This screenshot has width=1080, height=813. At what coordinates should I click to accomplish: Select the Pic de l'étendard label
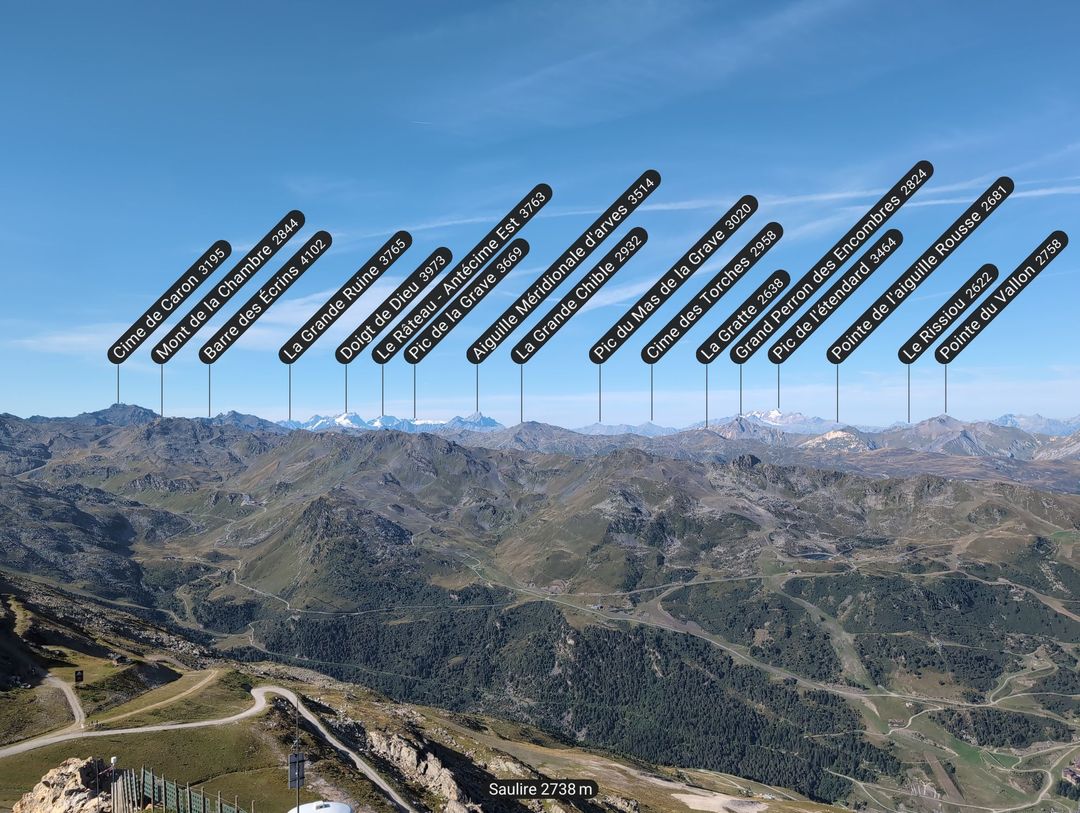coord(835,296)
